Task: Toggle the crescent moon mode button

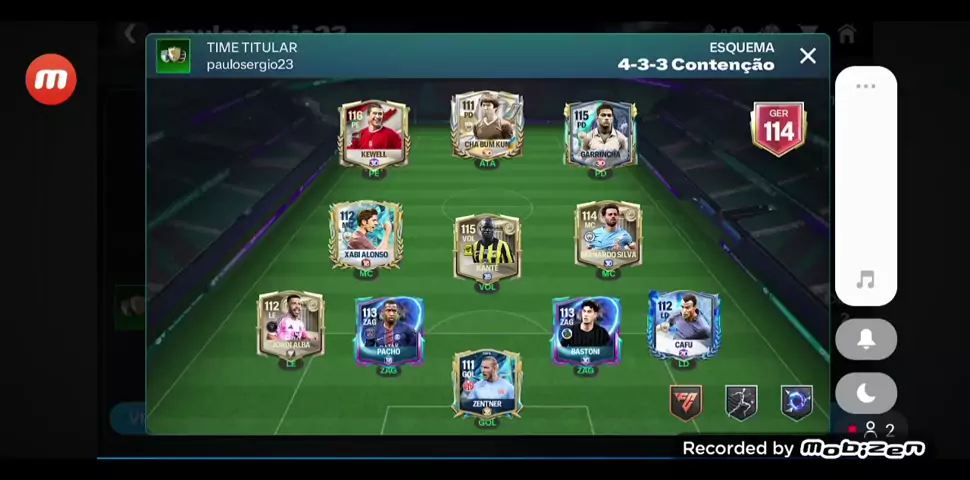Action: point(866,393)
